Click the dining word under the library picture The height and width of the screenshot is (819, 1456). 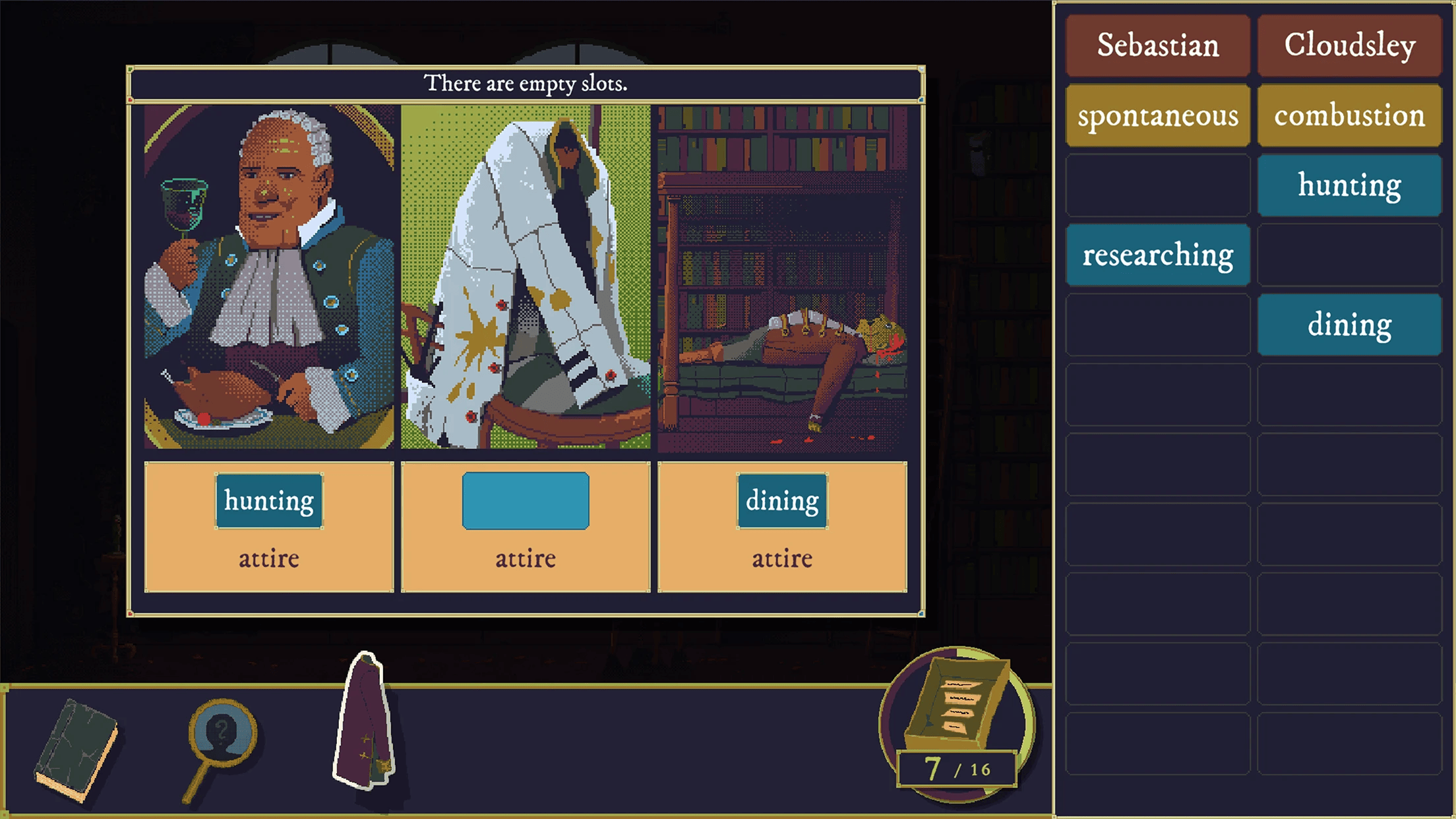[x=782, y=501]
